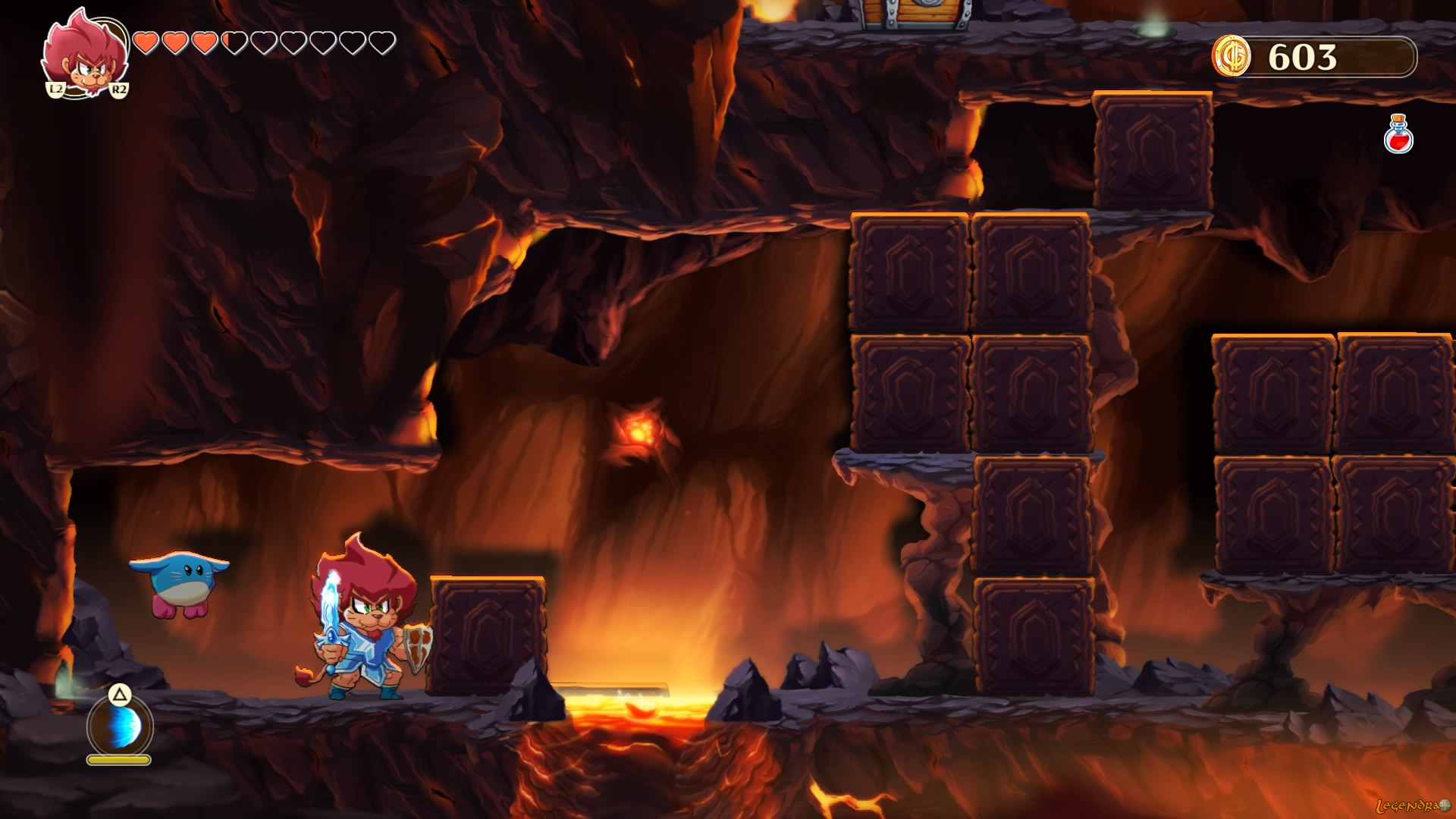
Task: Toggle the first full heart in health bar
Action: [146, 42]
